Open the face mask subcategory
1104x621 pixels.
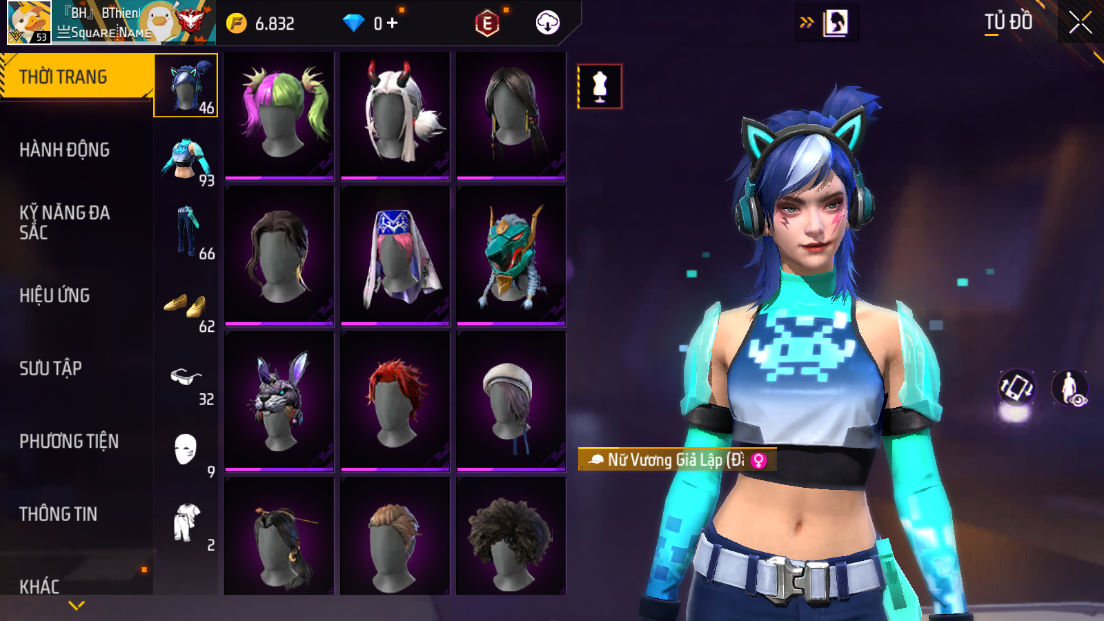[186, 450]
